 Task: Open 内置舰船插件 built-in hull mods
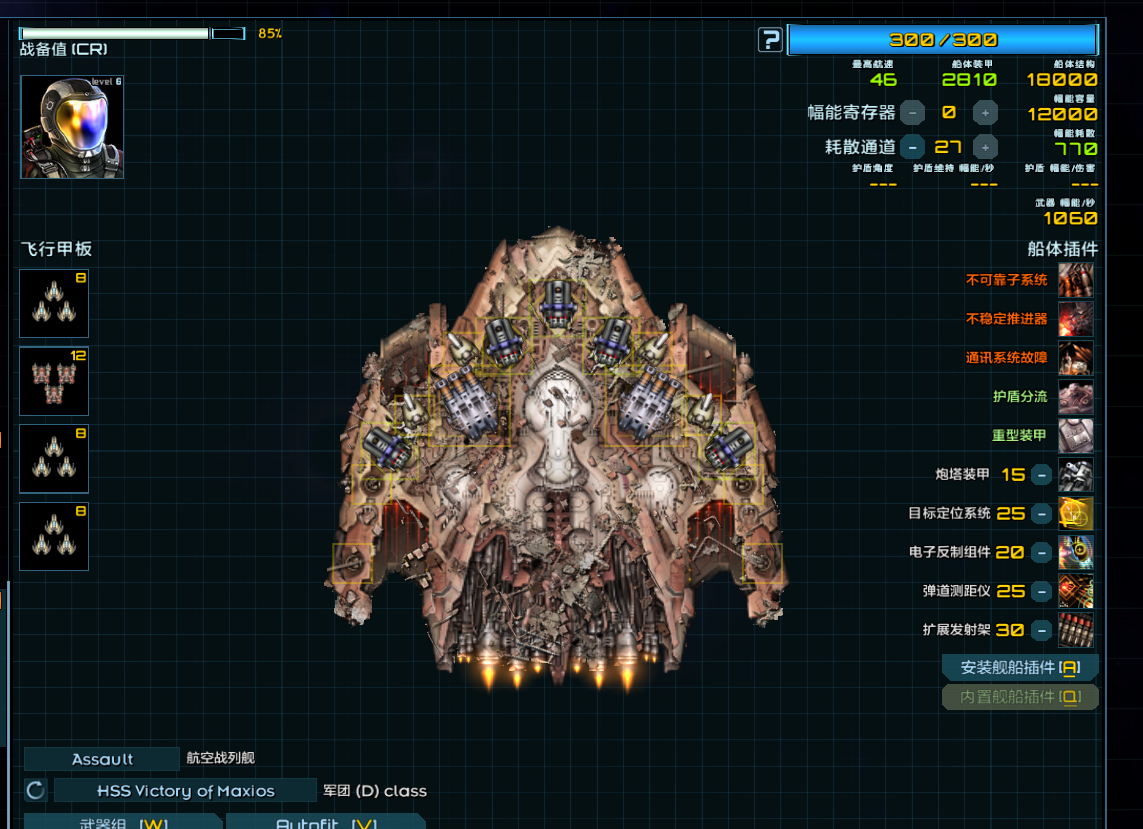(x=1020, y=697)
